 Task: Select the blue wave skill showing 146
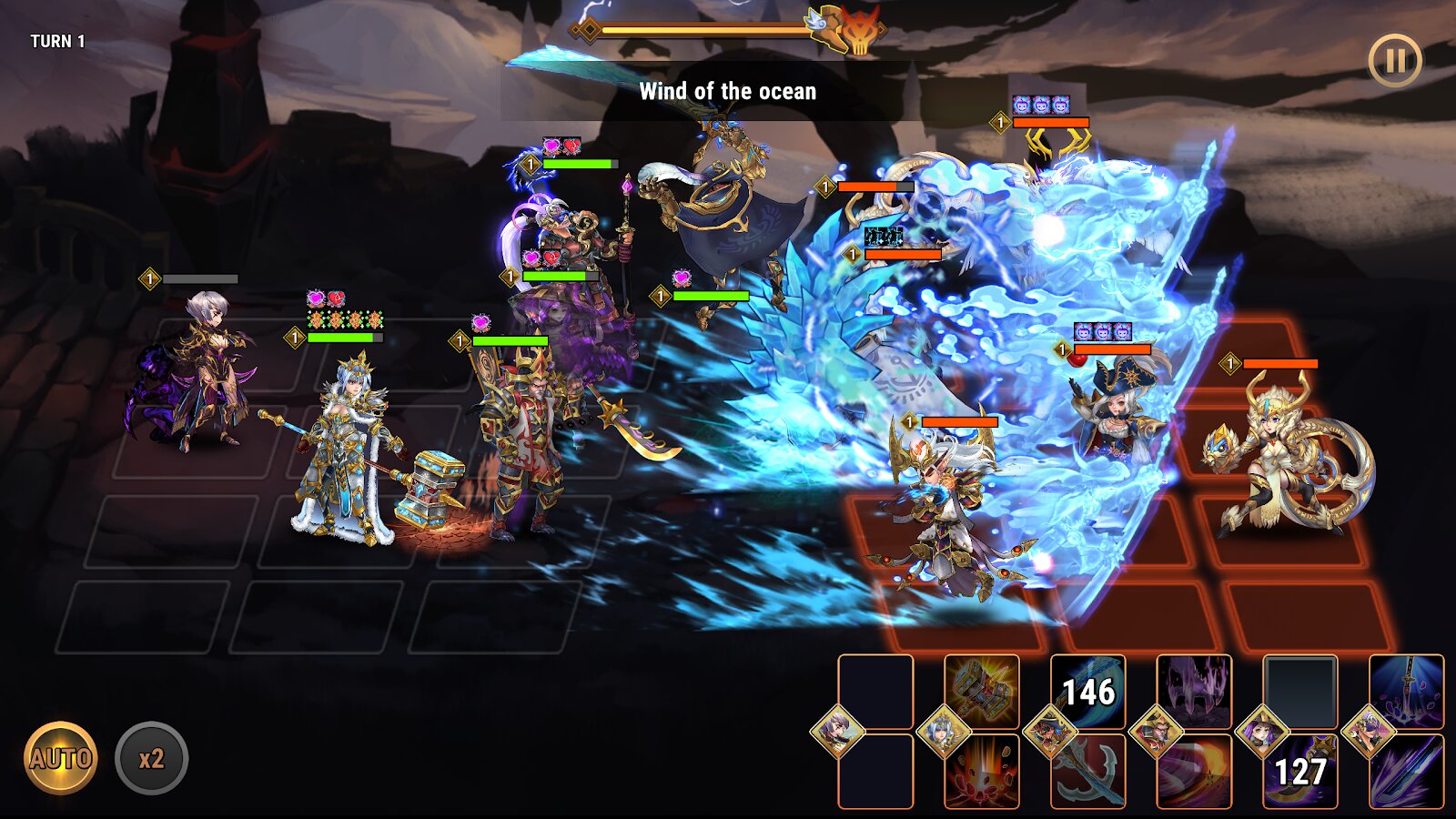click(x=1088, y=691)
